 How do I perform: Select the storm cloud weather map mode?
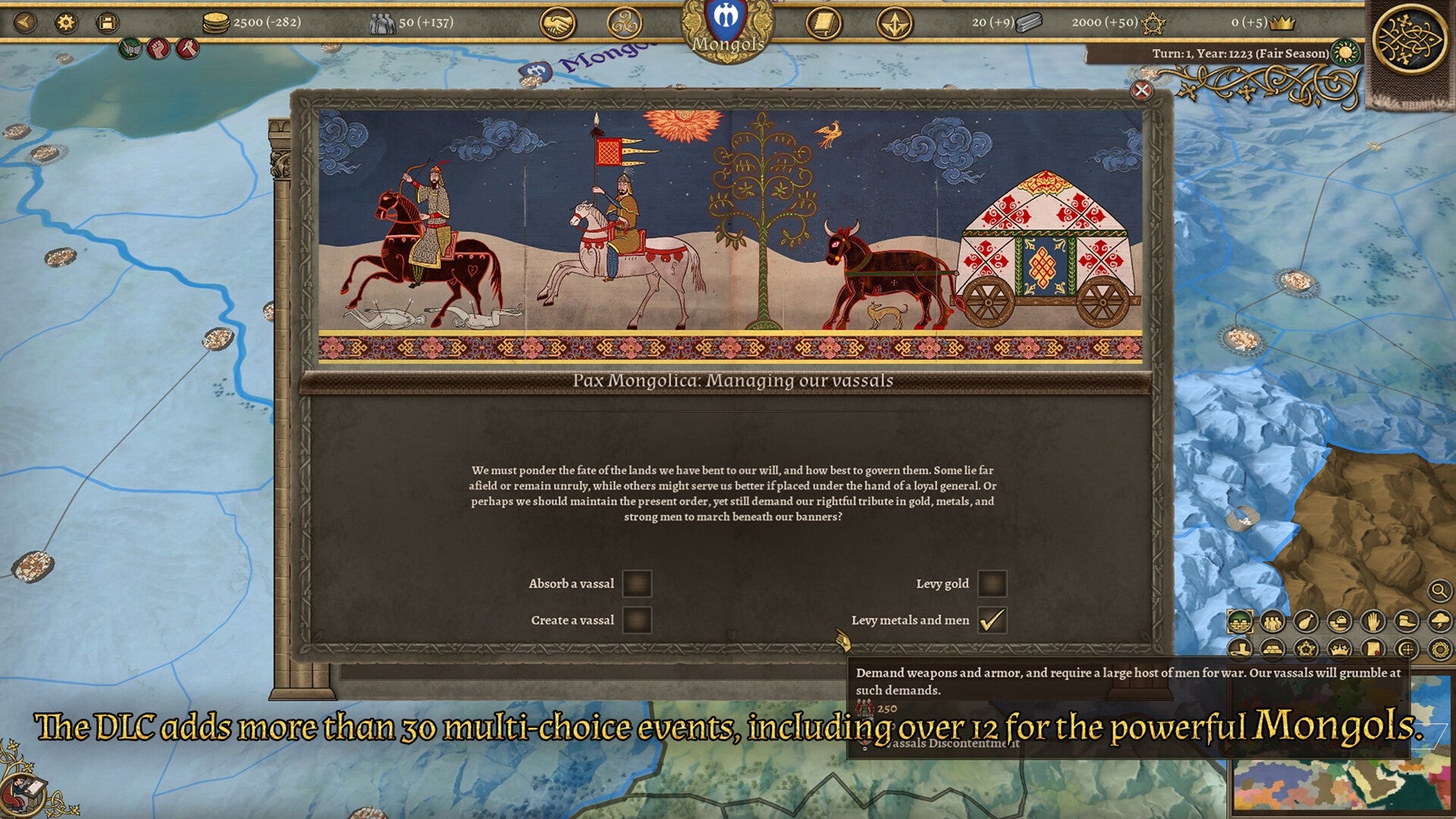pos(1441,622)
